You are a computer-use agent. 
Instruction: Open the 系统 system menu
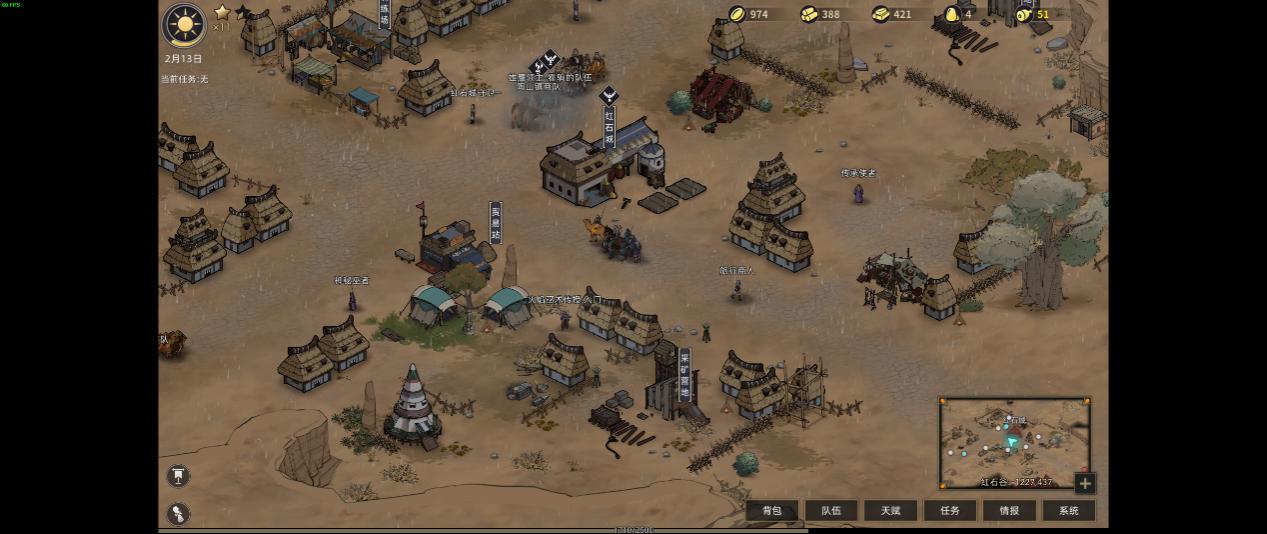(1068, 511)
